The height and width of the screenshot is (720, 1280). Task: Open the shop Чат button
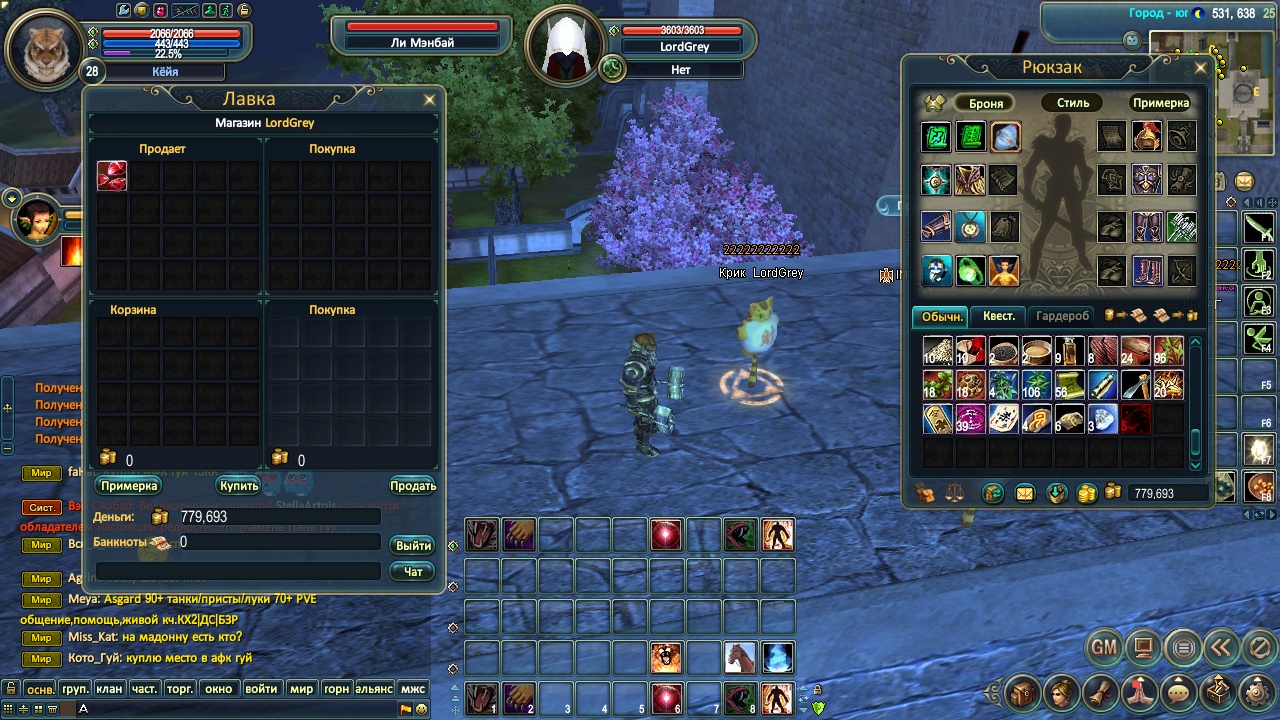413,572
